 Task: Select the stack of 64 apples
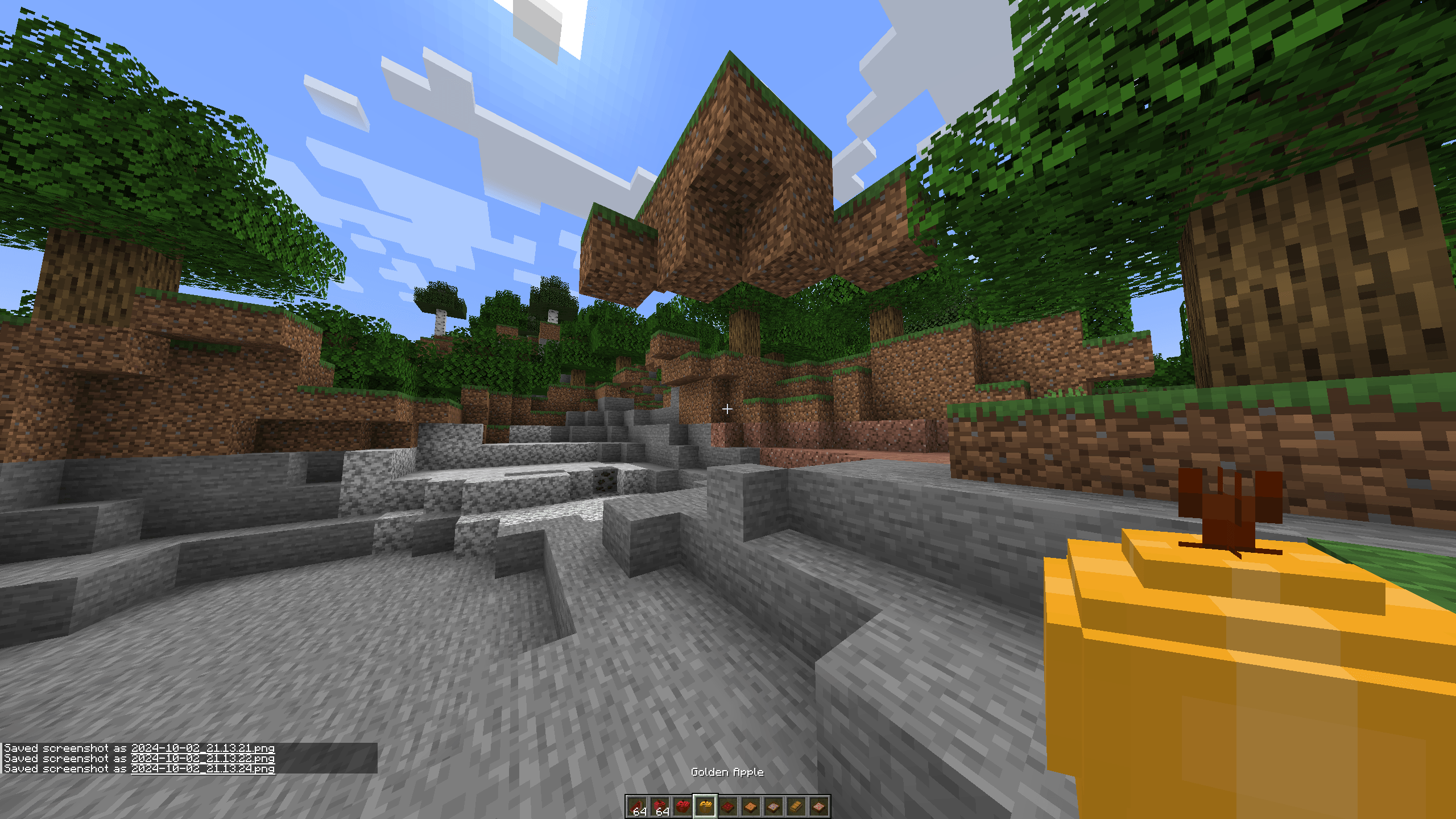(x=661, y=806)
